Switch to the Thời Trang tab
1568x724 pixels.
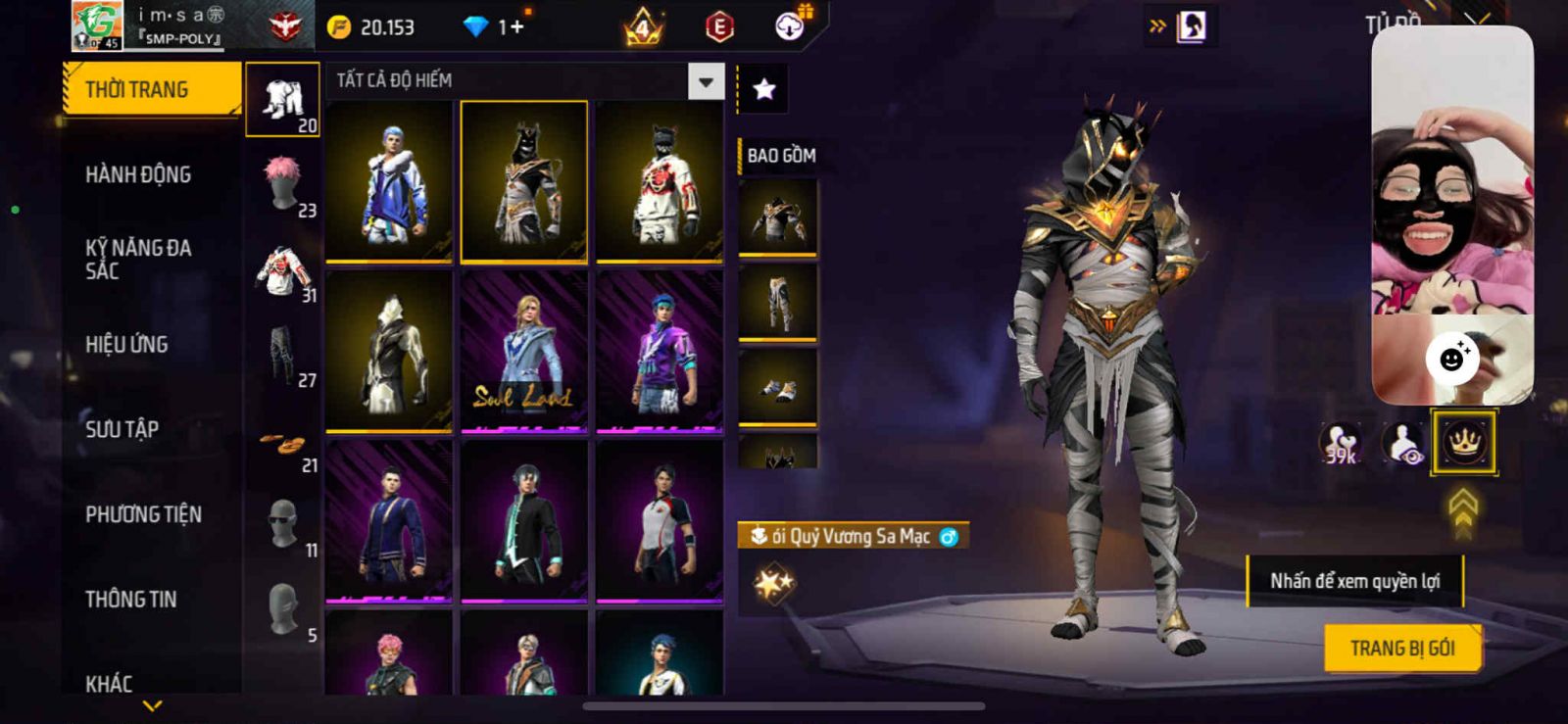(151, 90)
